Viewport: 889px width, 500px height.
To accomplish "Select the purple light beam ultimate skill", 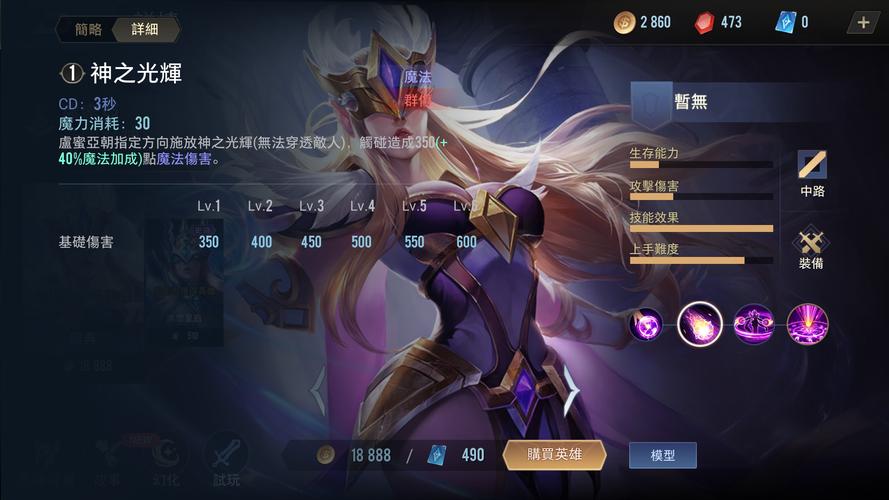I will 807,324.
